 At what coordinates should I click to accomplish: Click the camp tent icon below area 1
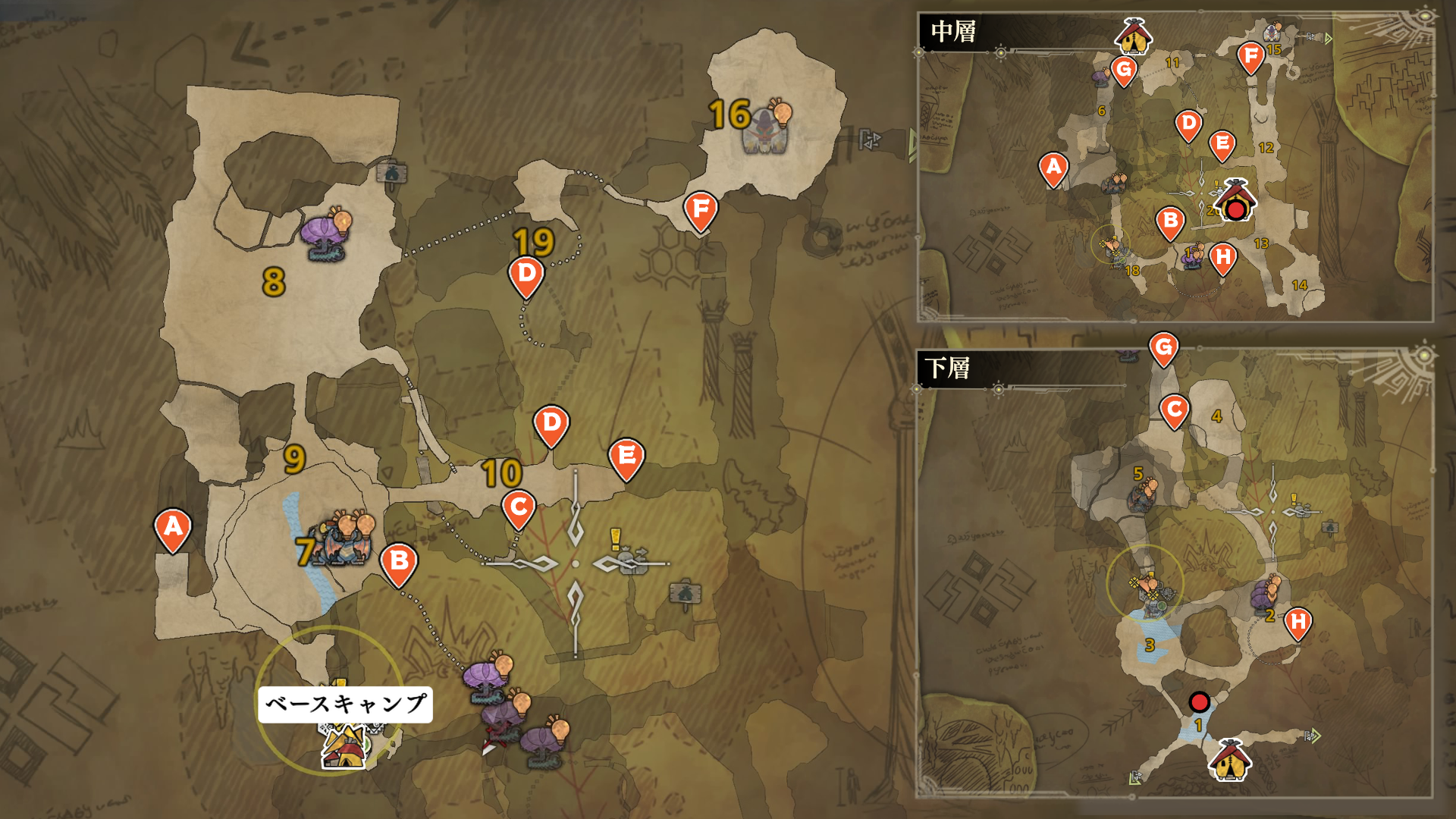point(1229,760)
